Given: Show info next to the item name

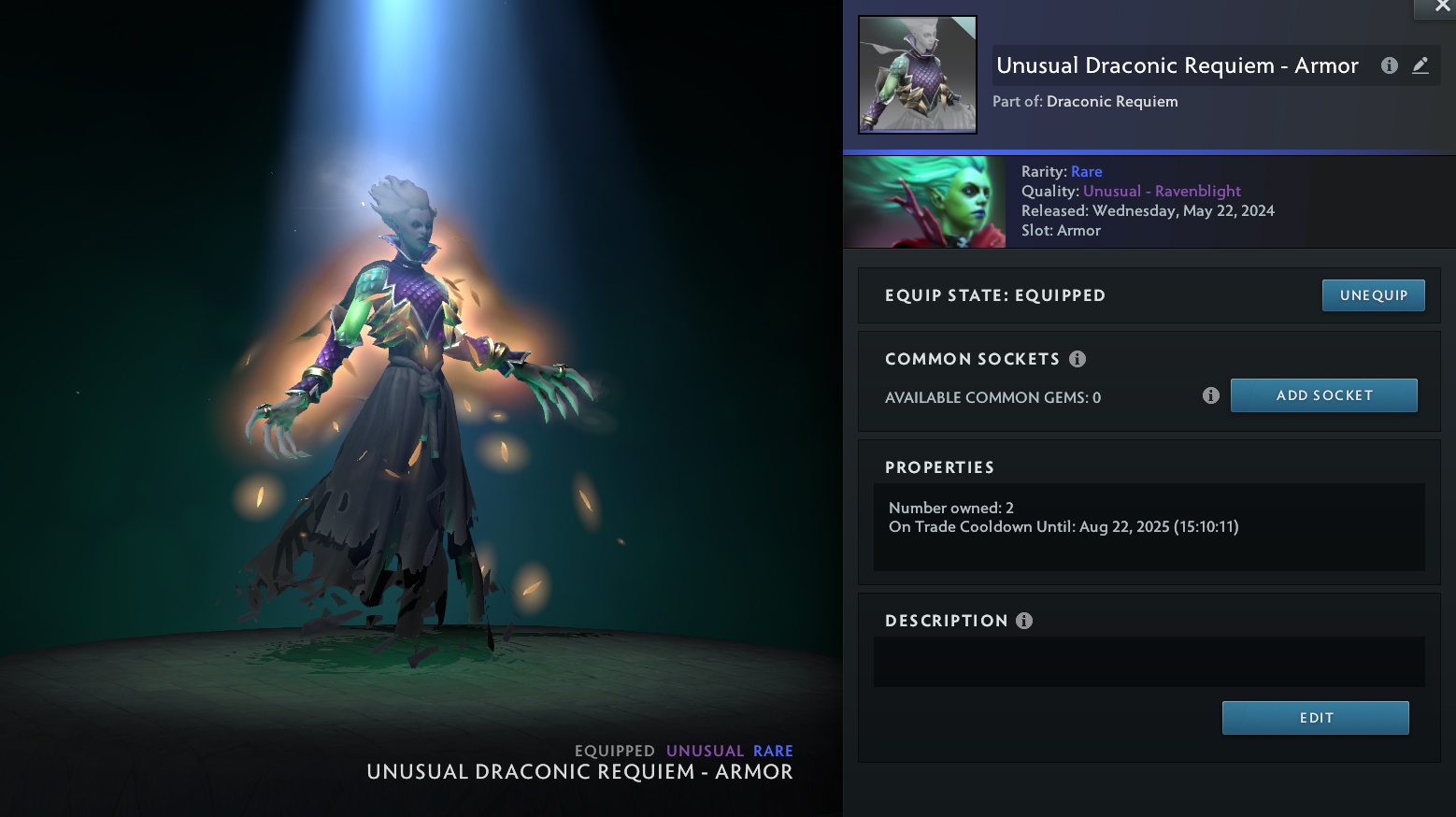Looking at the screenshot, I should click(1390, 65).
